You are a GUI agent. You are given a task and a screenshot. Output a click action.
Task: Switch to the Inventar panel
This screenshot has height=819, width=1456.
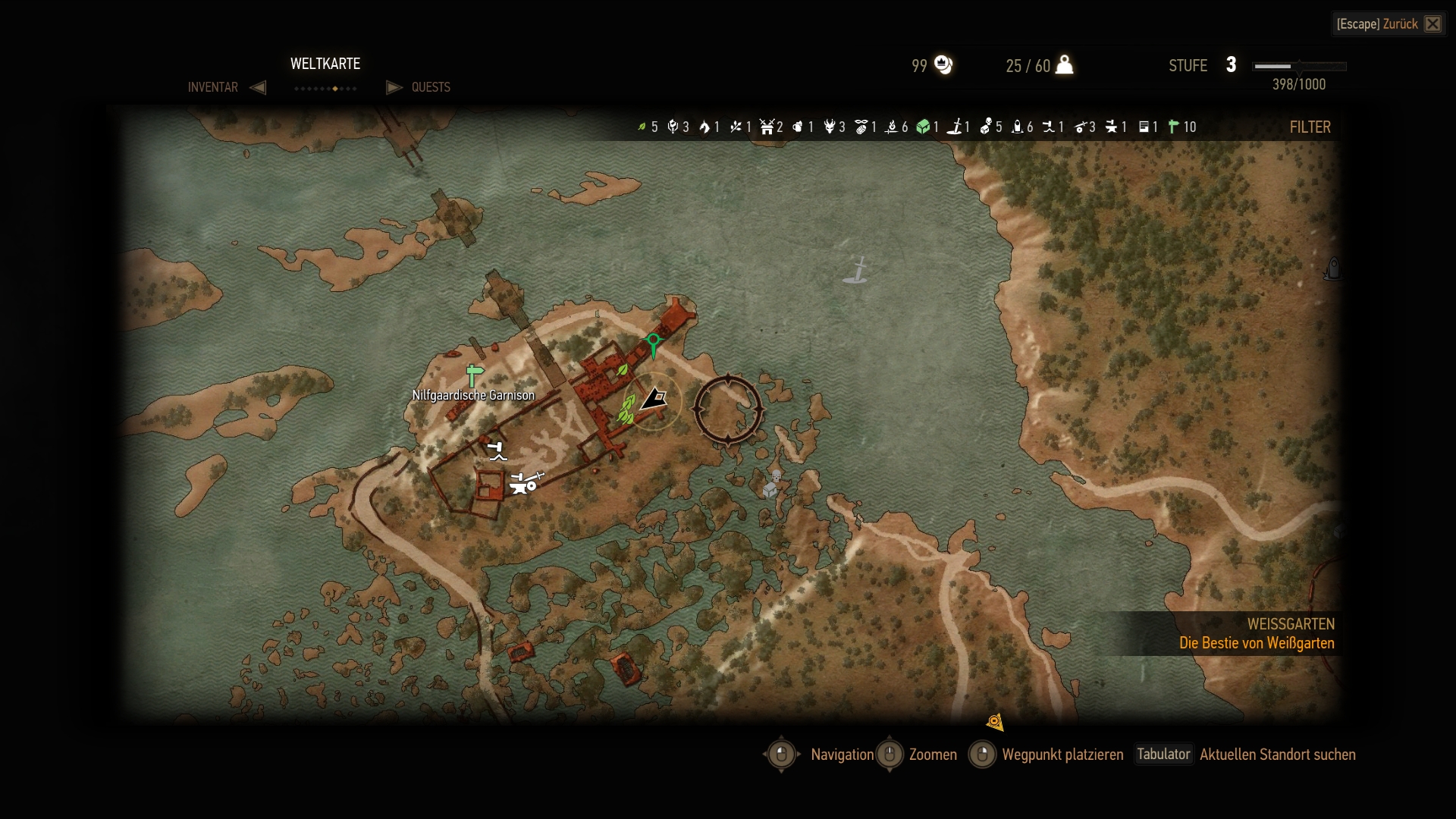(213, 87)
